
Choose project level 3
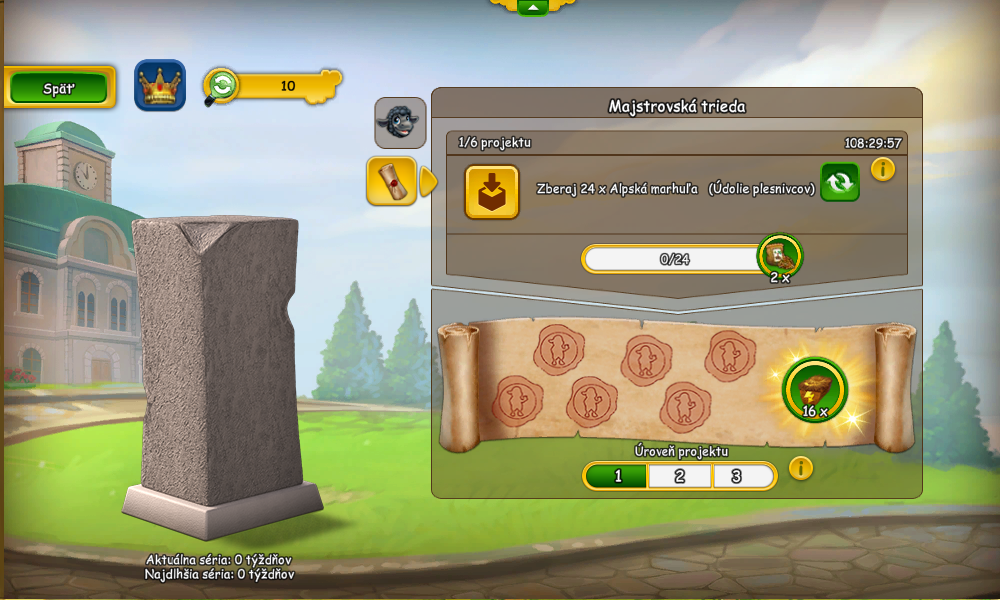tap(737, 476)
